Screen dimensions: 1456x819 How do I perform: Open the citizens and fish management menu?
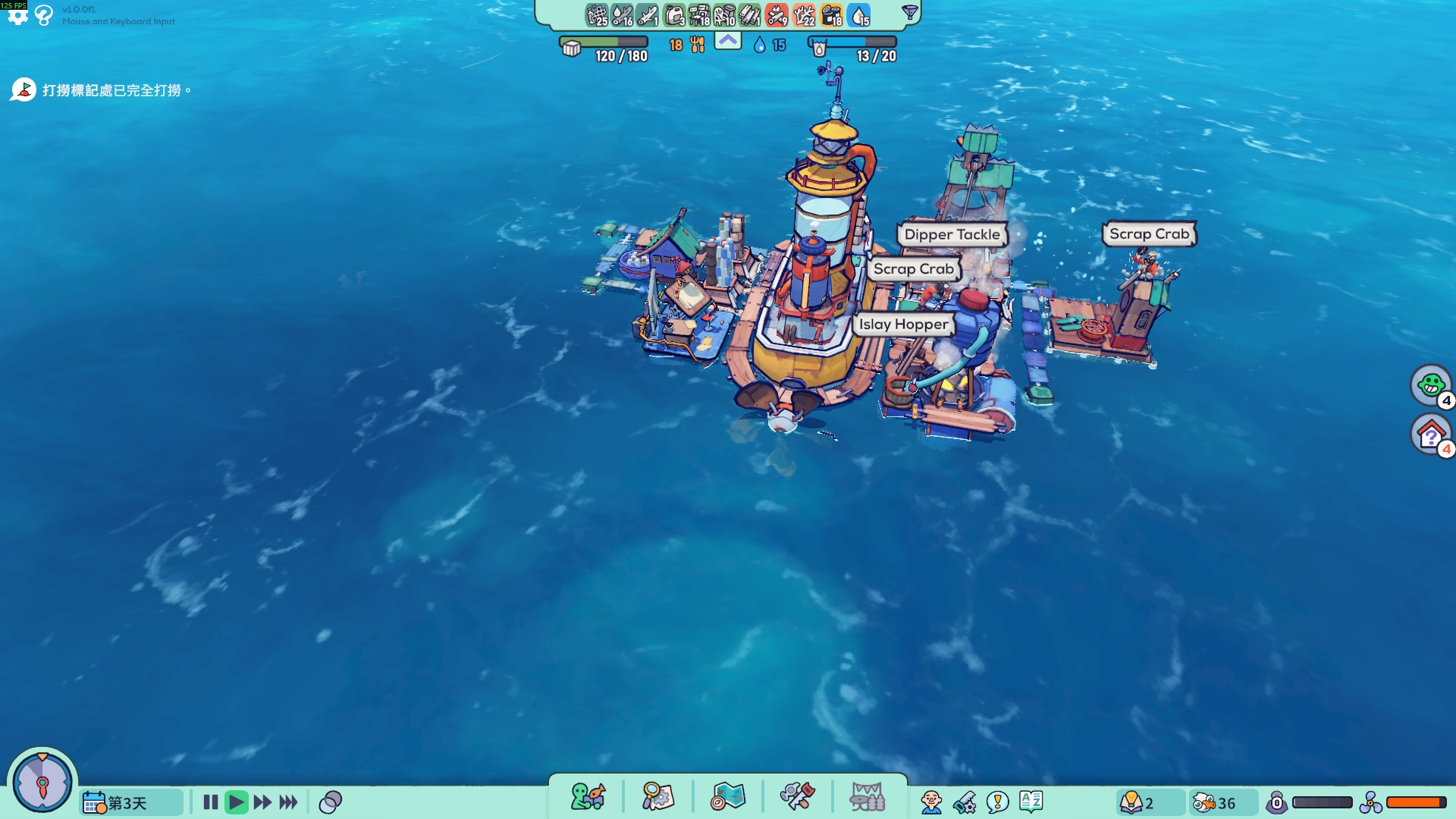coord(588,797)
